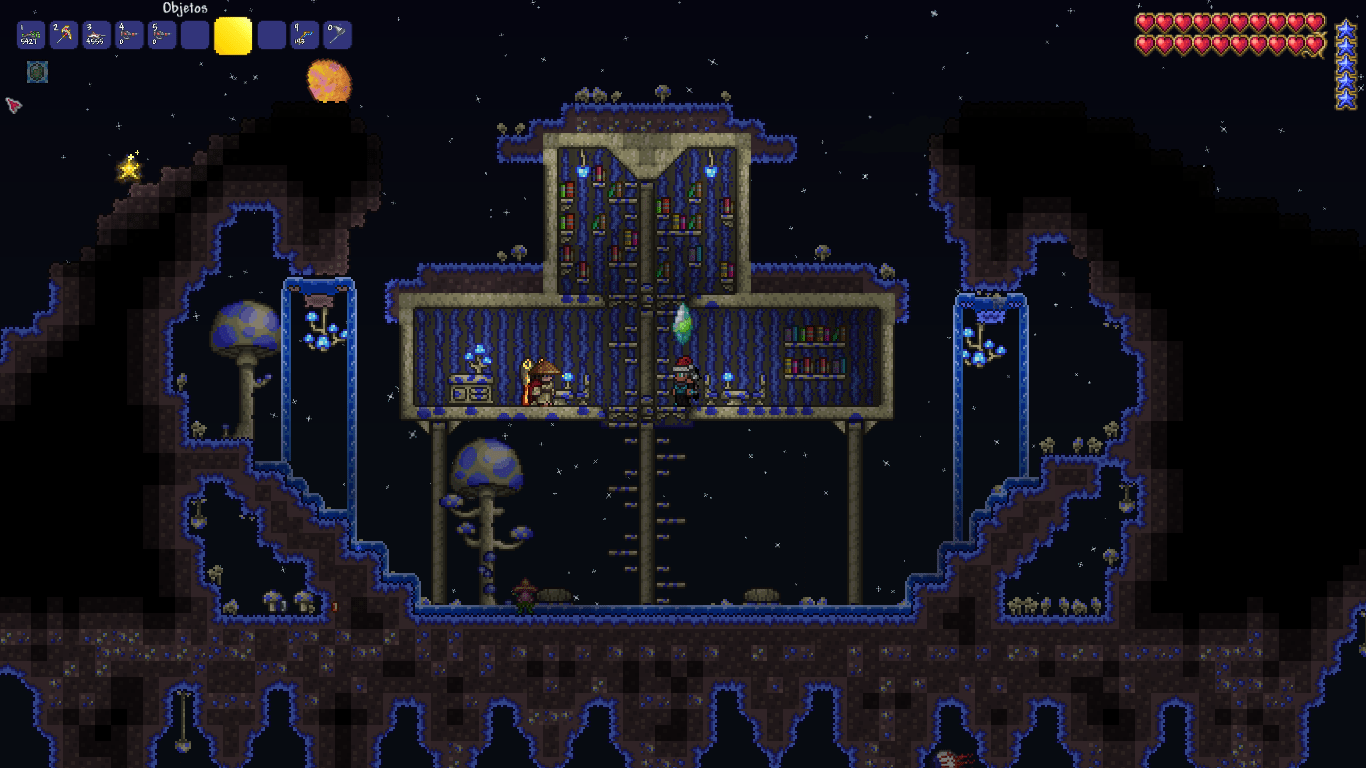Select the flamethrower weapon in hotbar slot 4
The image size is (1366, 768).
pos(129,34)
